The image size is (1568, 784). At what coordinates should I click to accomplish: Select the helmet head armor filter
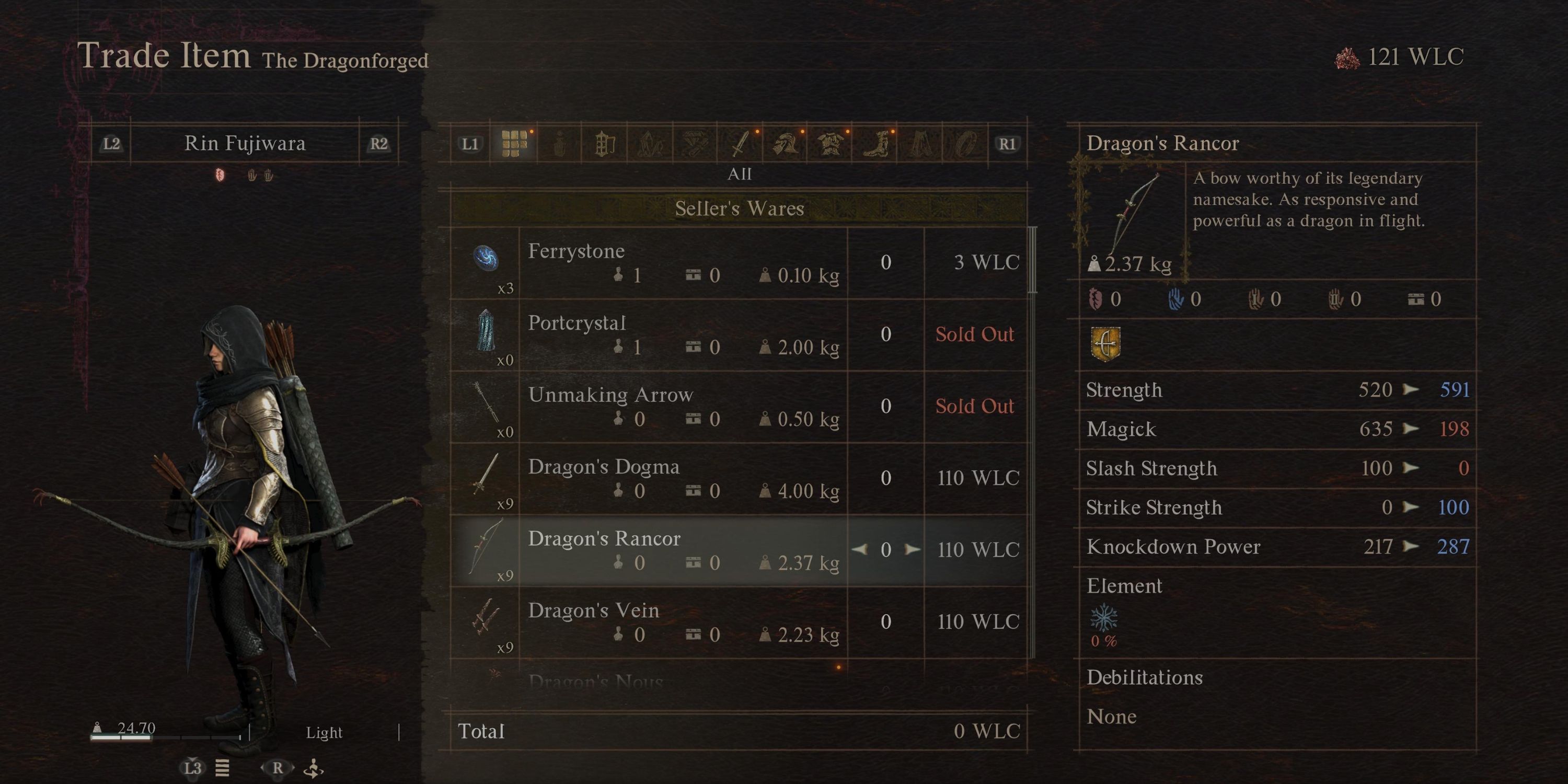[x=786, y=143]
